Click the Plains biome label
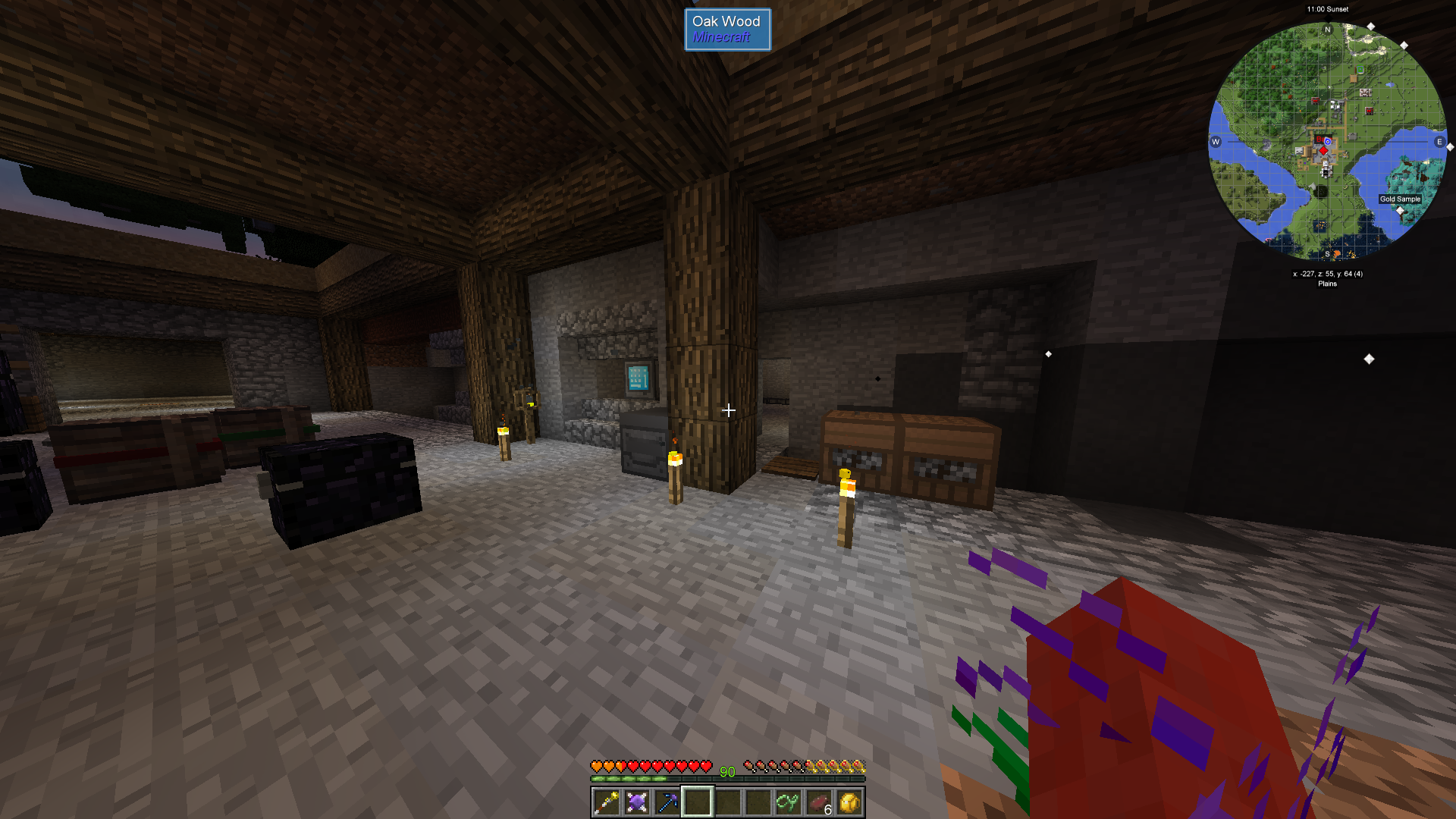The width and height of the screenshot is (1456, 819). tap(1327, 284)
